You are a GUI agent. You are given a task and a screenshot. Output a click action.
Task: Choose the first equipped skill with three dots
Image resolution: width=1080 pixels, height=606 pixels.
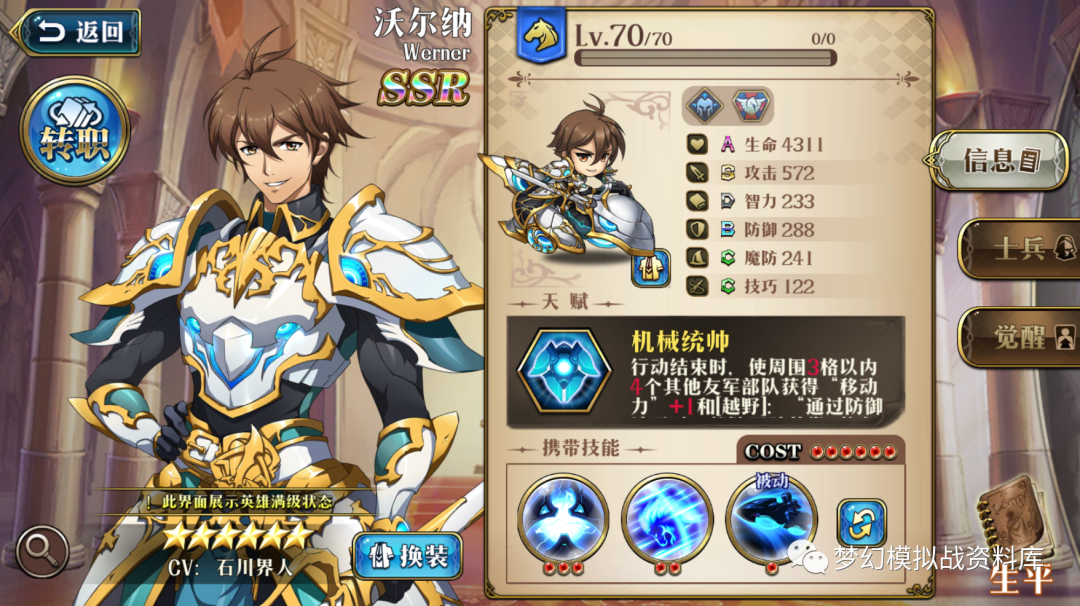click(x=563, y=518)
